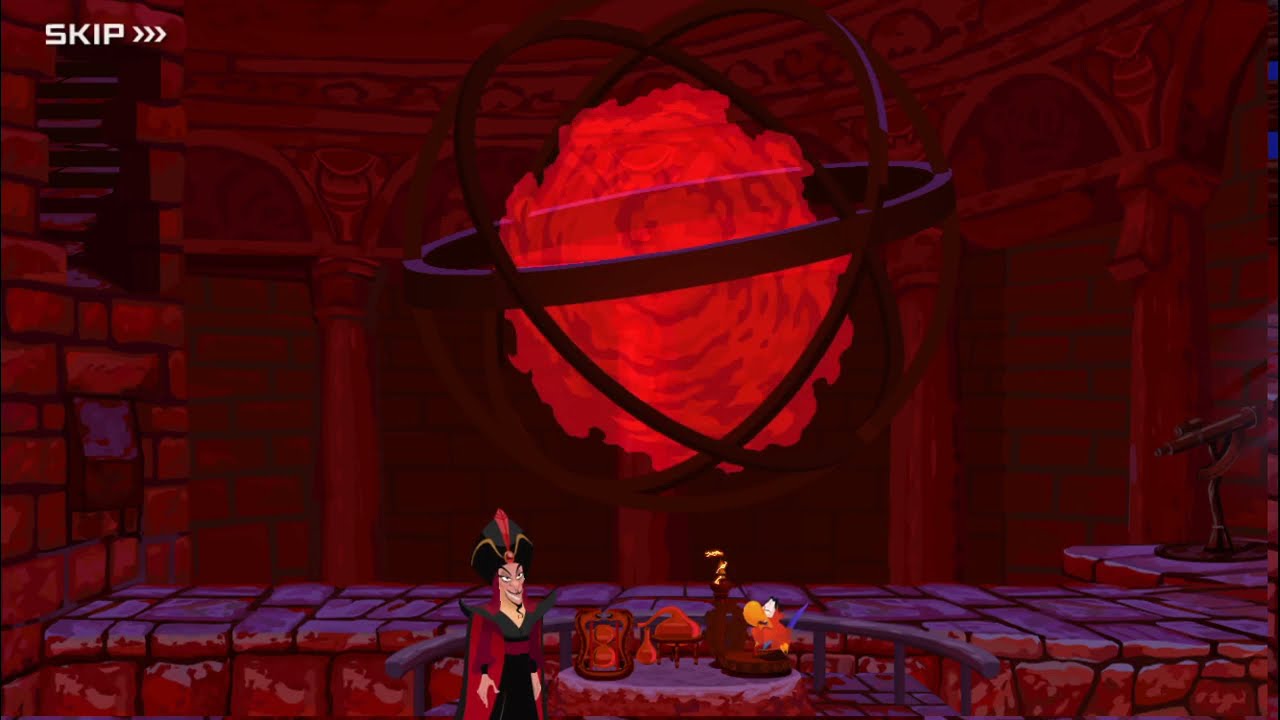The image size is (1280, 720).
Task: Skip the cutscene with the SKIP button
Action: (x=105, y=35)
